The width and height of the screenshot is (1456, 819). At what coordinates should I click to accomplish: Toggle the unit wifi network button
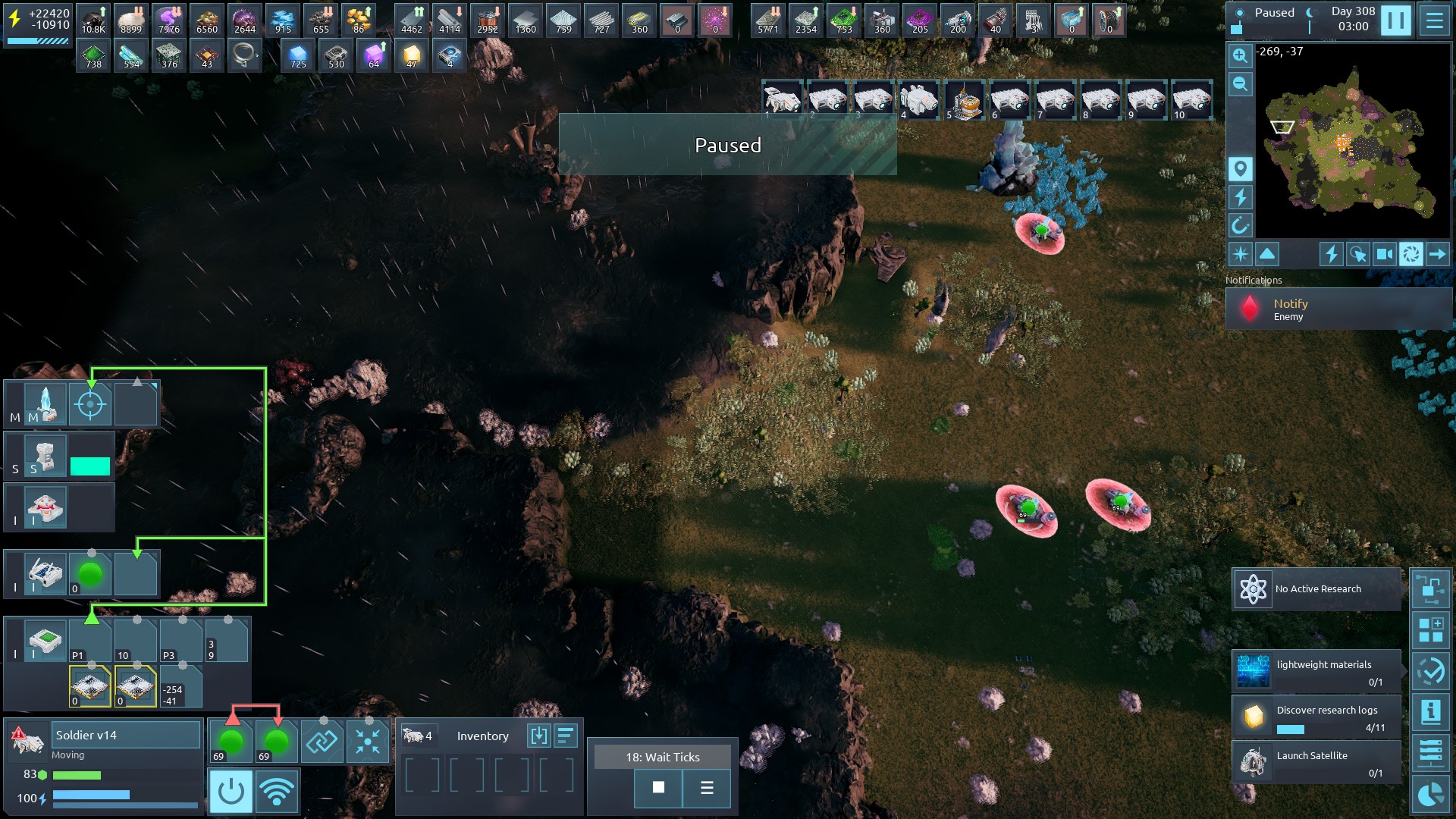coord(277,792)
